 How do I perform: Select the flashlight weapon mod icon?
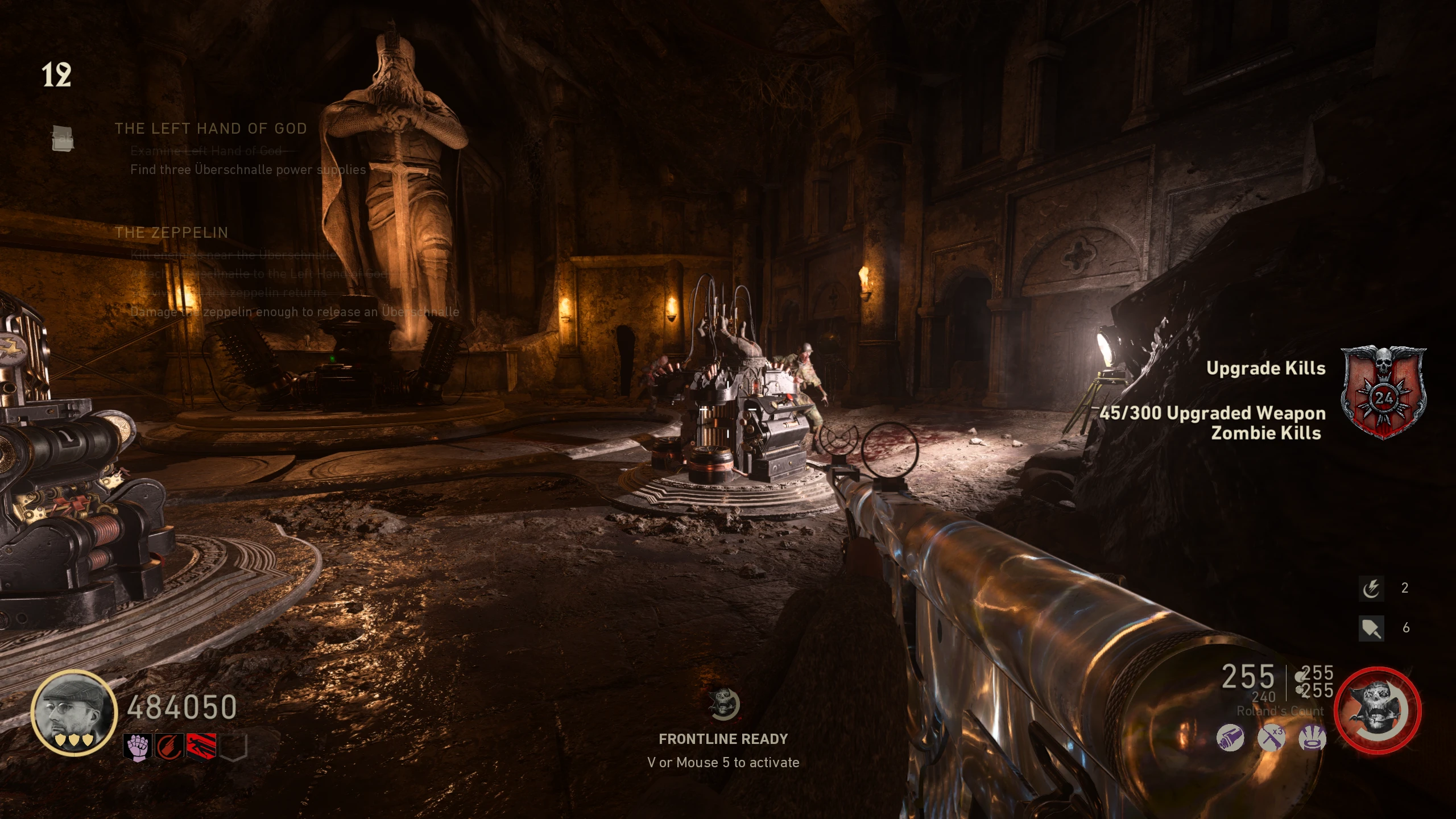pyautogui.click(x=1230, y=738)
